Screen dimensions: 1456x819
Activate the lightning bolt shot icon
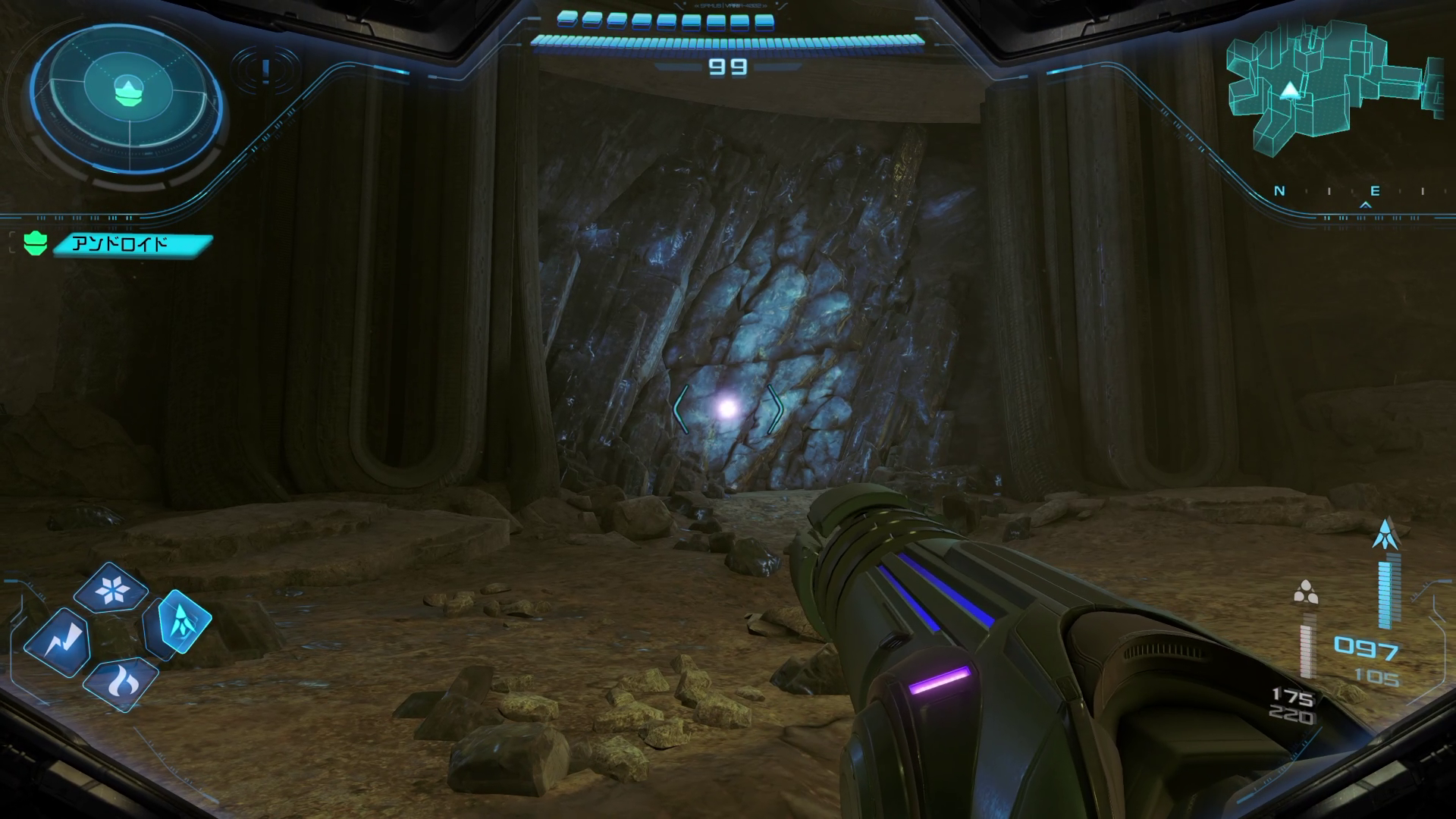tap(58, 643)
